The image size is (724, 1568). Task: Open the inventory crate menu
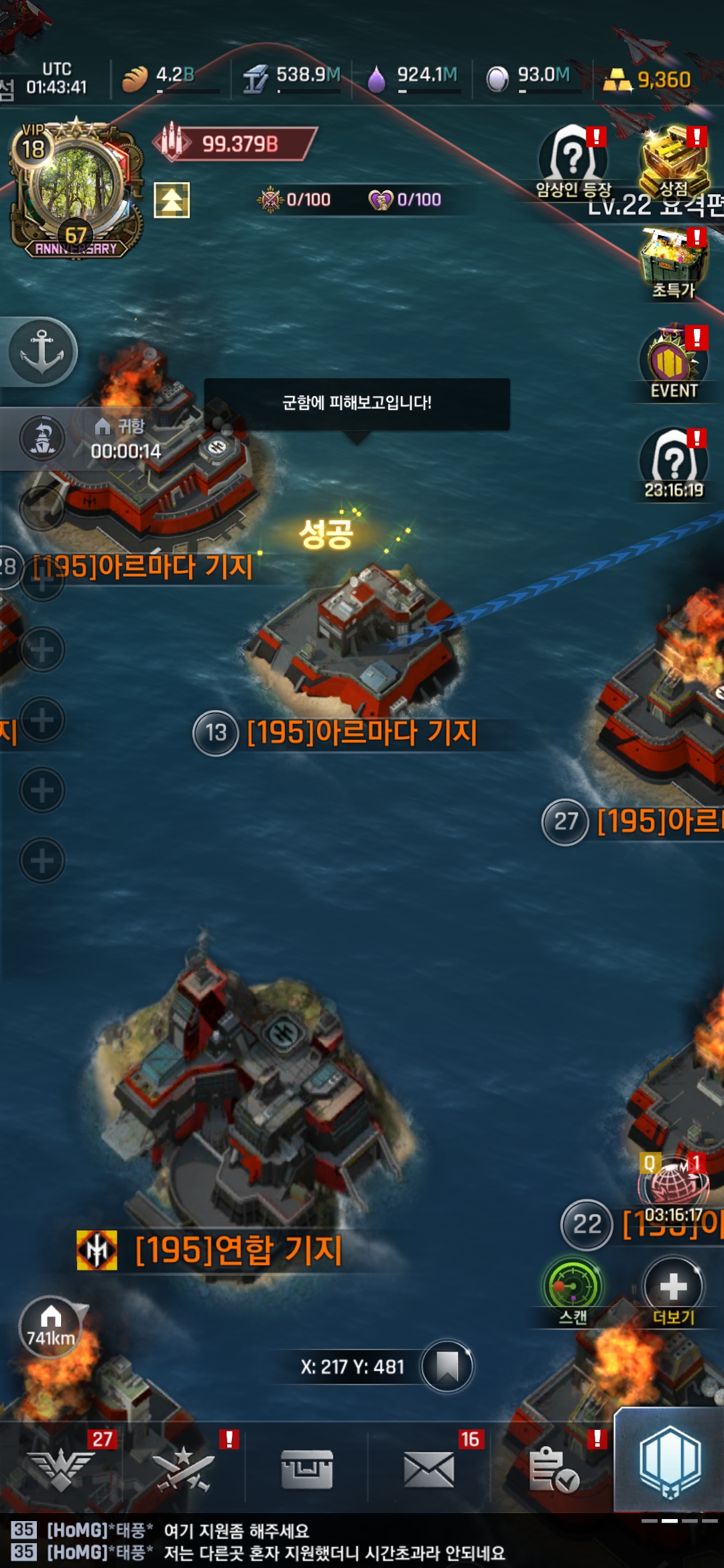click(306, 1469)
